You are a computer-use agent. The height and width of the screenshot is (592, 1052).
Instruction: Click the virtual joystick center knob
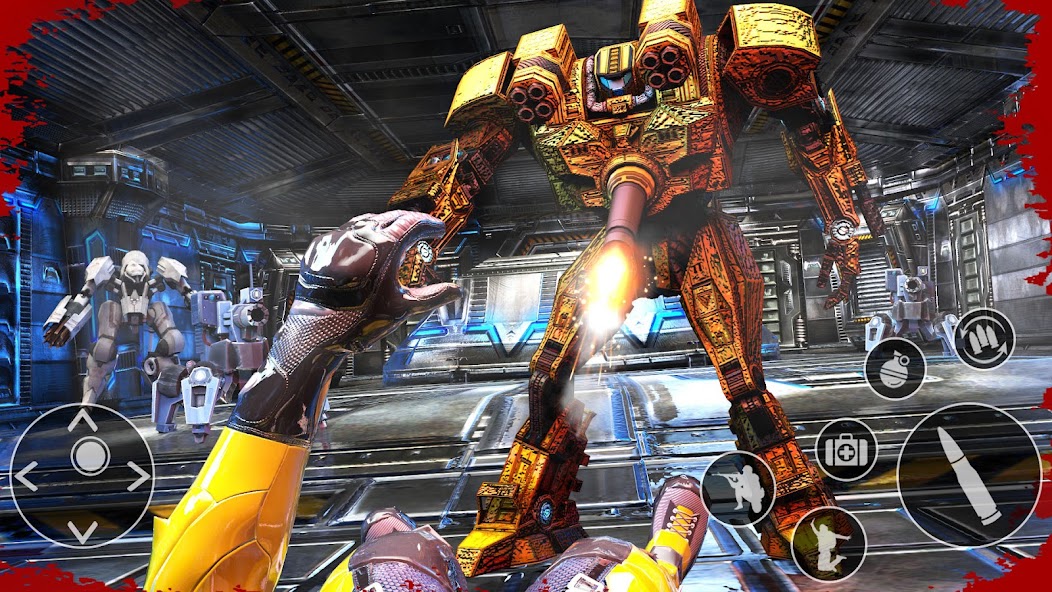(x=89, y=458)
